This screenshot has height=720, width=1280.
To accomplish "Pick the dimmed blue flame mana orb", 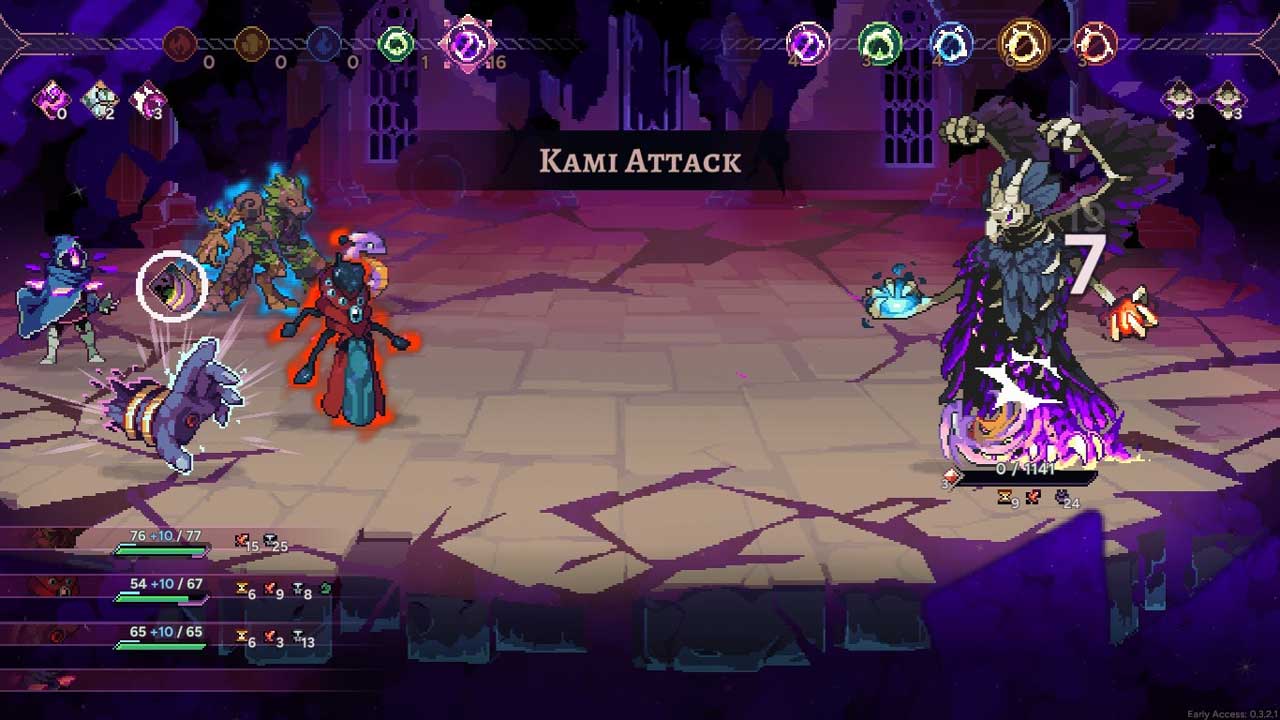I will (324, 44).
